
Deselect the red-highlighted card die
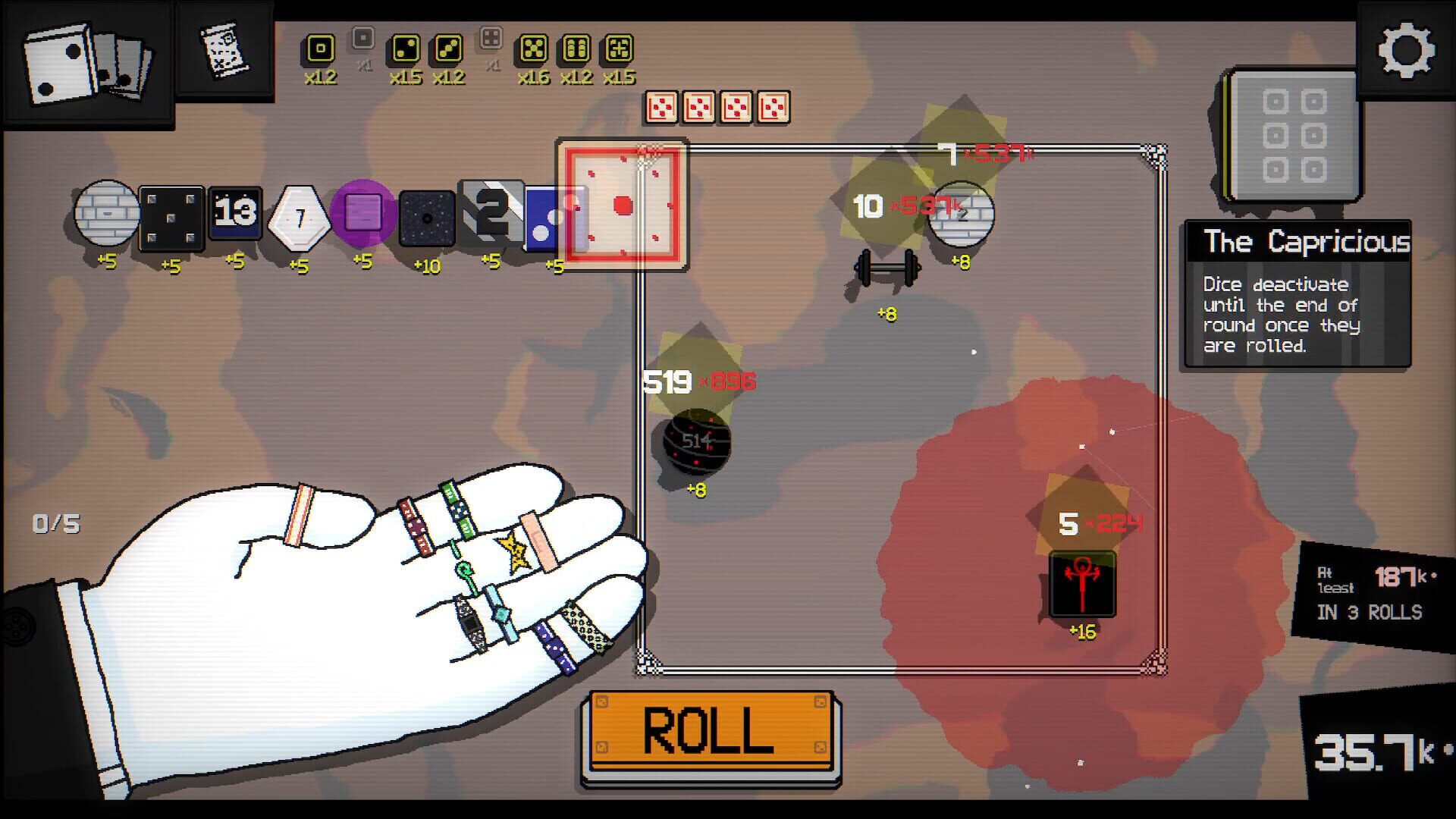pyautogui.click(x=622, y=205)
